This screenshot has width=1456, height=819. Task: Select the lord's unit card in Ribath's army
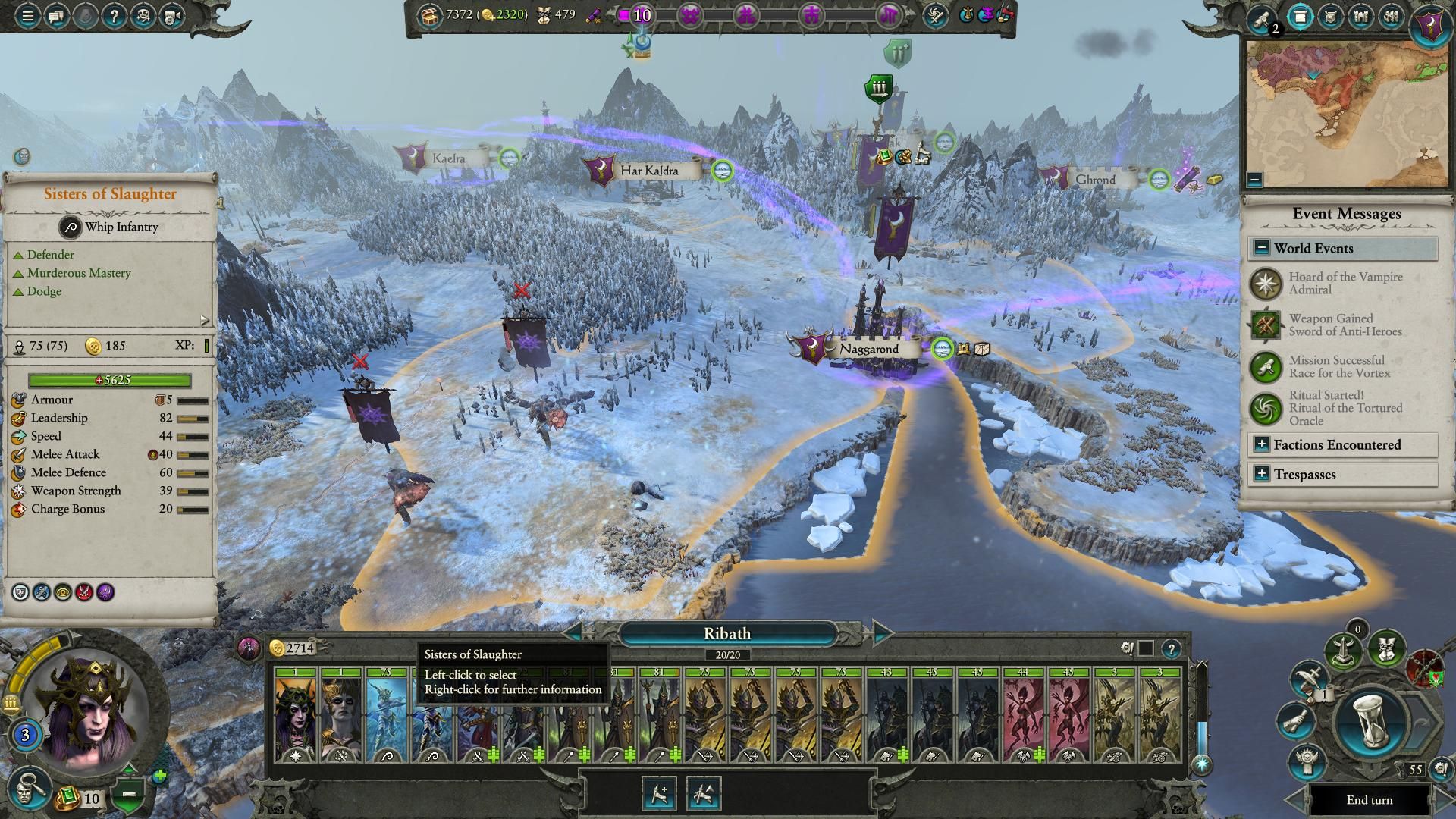point(296,715)
